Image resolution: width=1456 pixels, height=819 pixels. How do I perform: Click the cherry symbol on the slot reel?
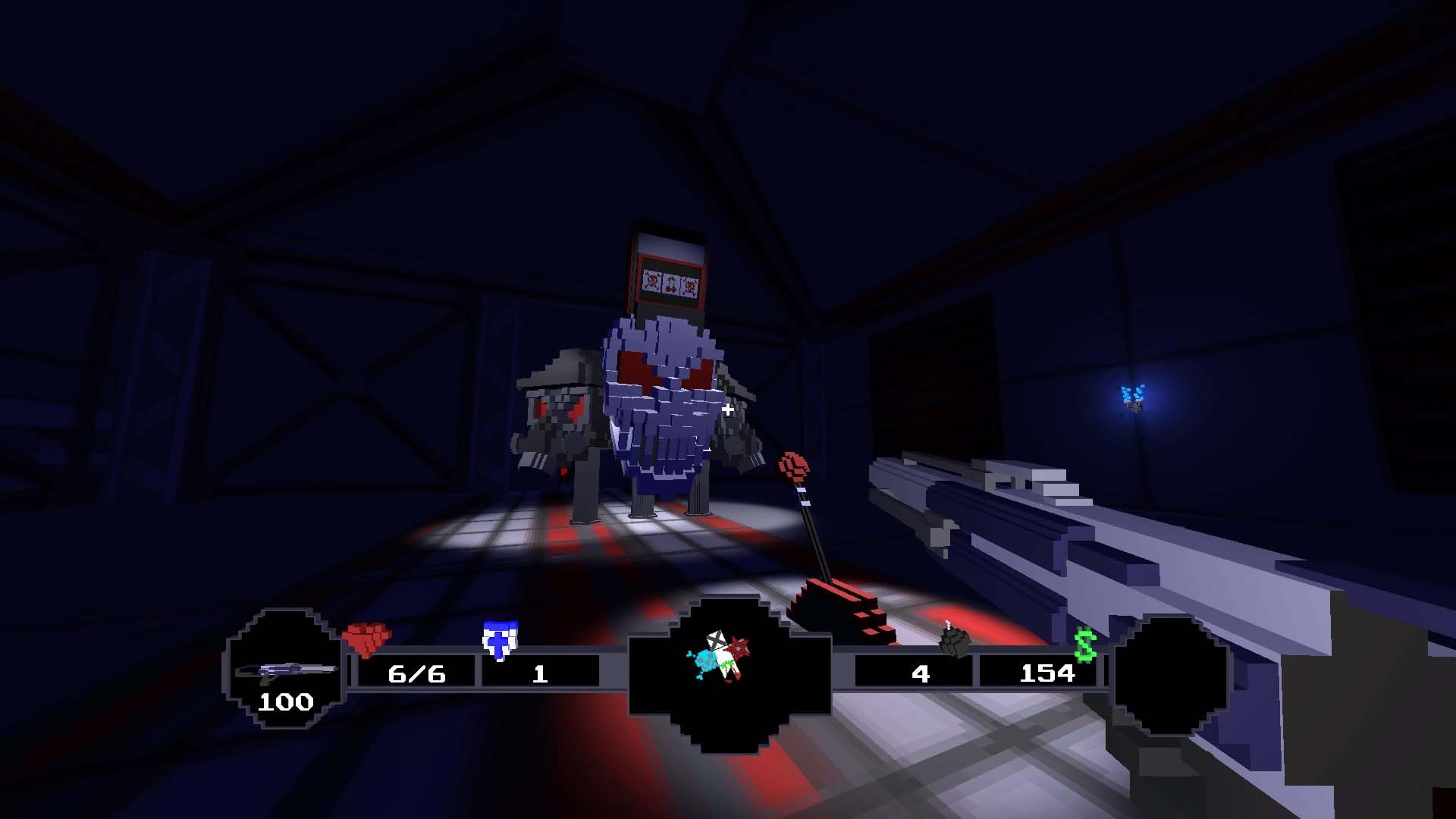[671, 284]
